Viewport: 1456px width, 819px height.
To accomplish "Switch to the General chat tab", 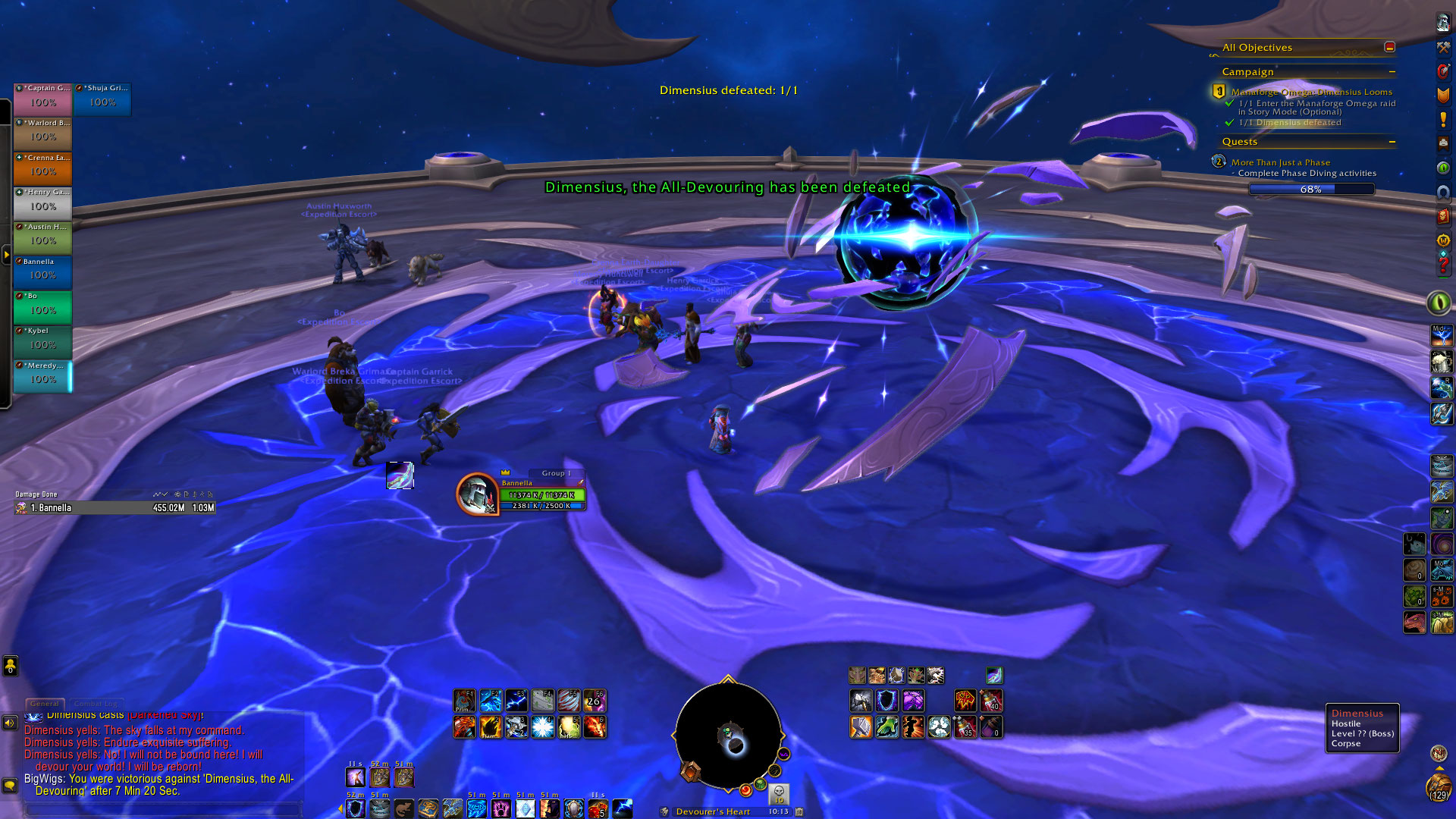I will (x=45, y=704).
